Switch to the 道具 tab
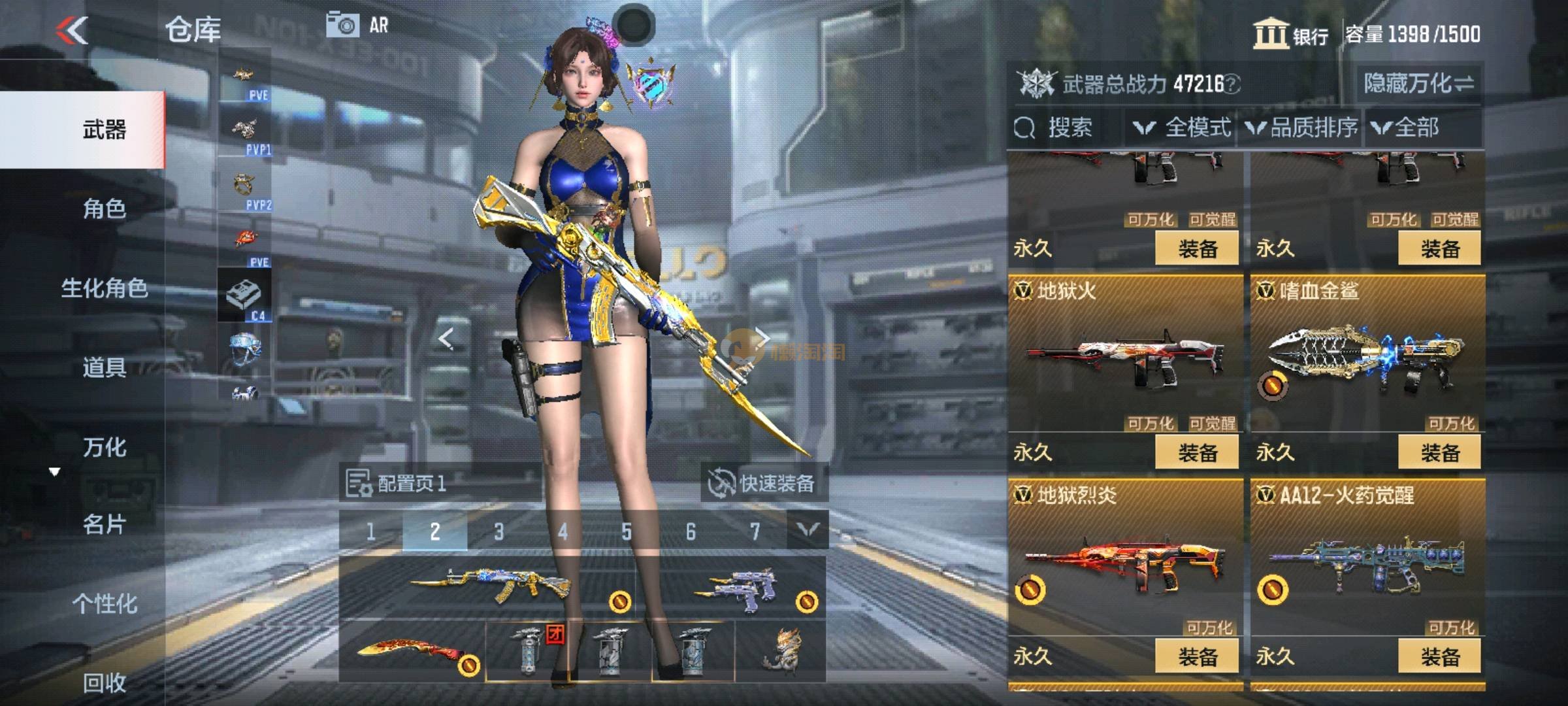This screenshot has height=706, width=1568. (x=105, y=367)
